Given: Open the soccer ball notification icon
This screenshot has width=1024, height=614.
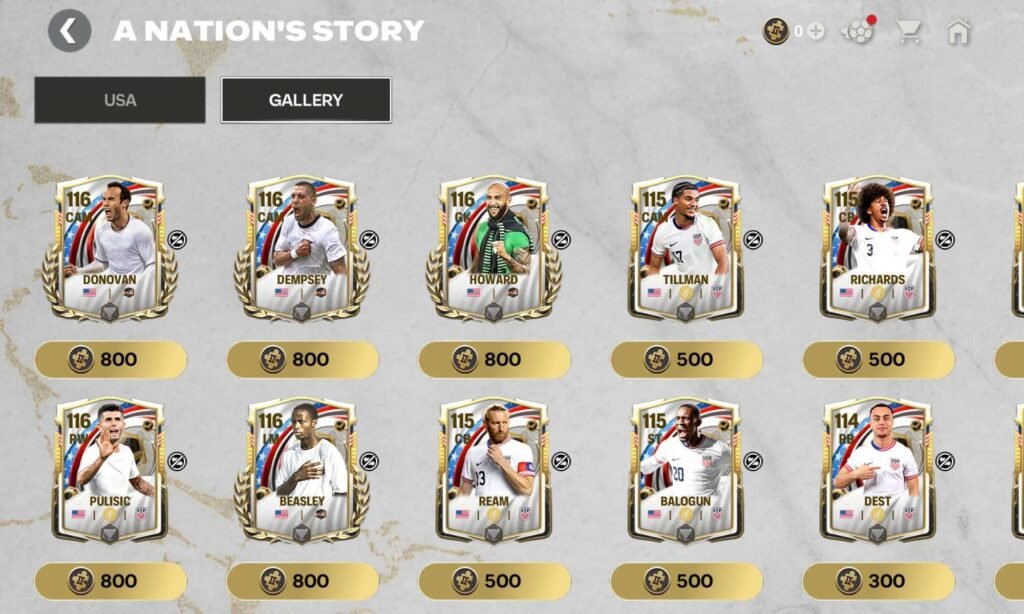Looking at the screenshot, I should [858, 31].
